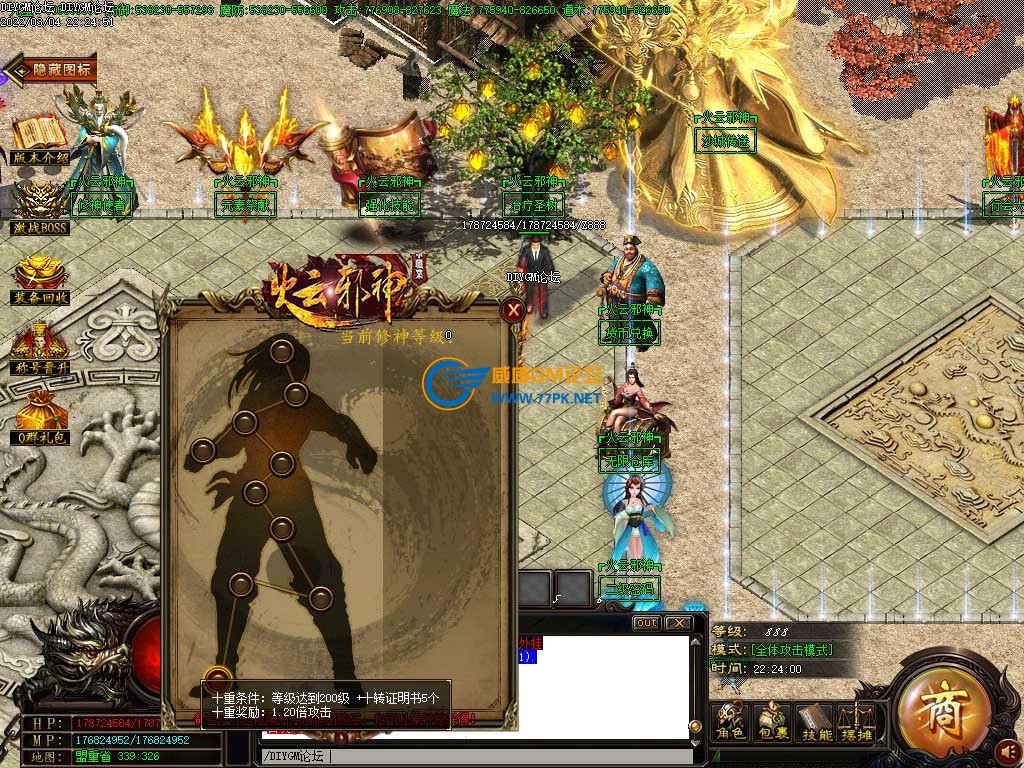Close the chat window with its X
This screenshot has height=768, width=1024.
678,623
